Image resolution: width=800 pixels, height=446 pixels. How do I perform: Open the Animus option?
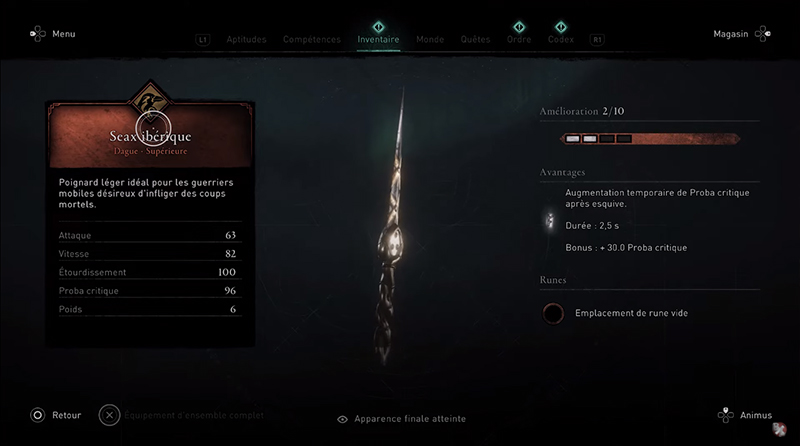pos(747,414)
